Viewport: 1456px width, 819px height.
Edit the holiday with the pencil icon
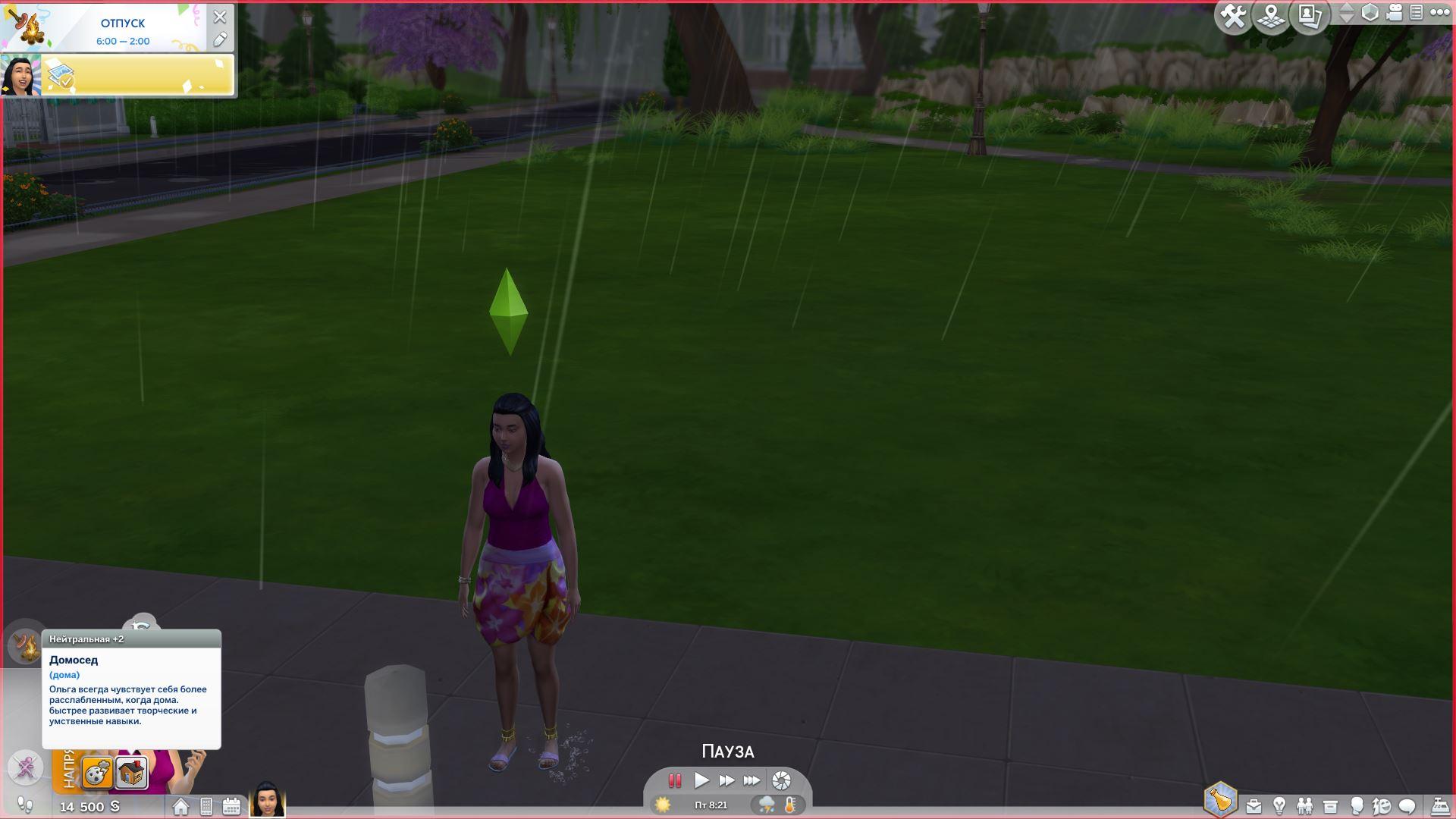pyautogui.click(x=220, y=39)
